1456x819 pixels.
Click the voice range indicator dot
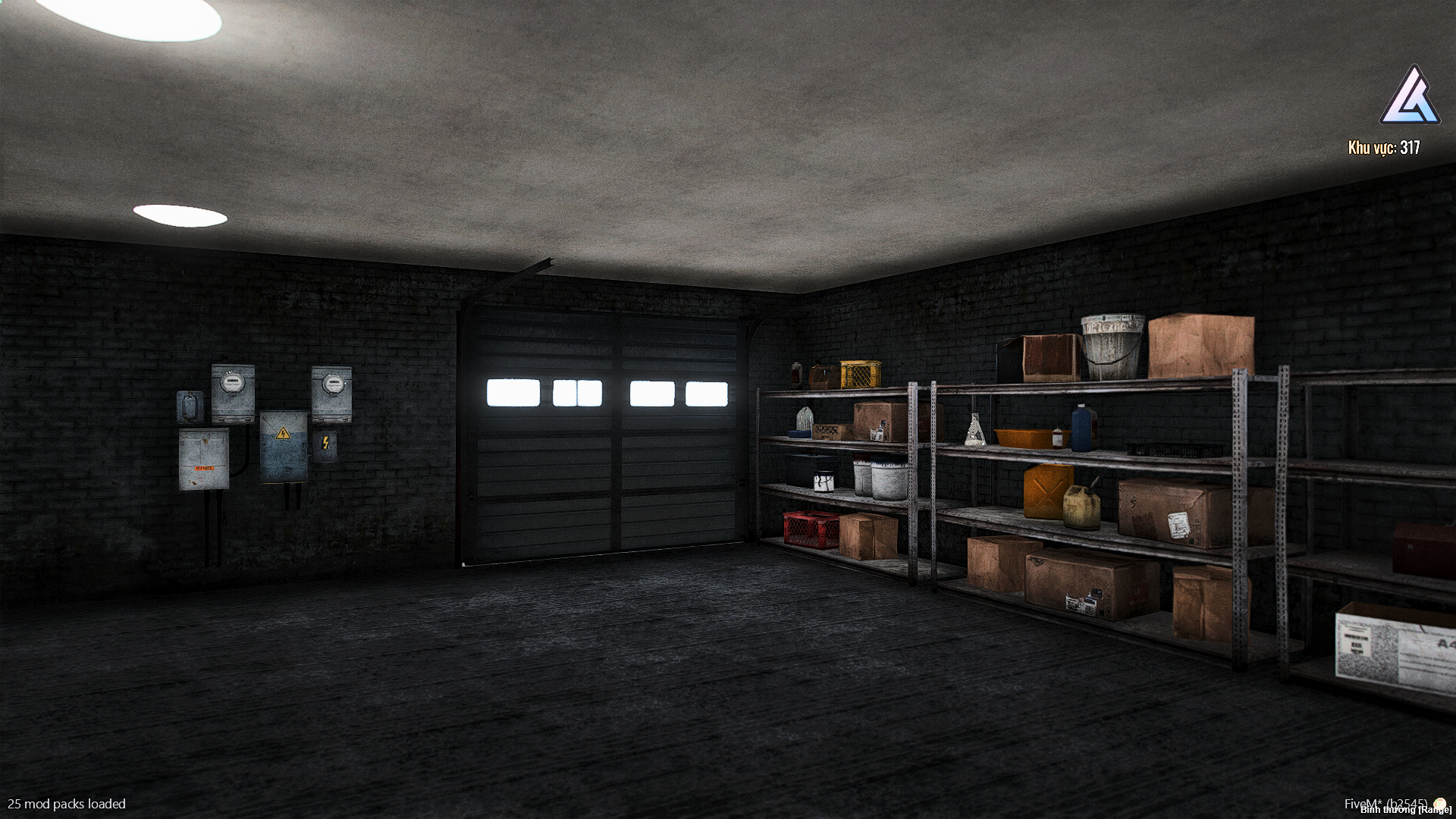coord(1439,804)
